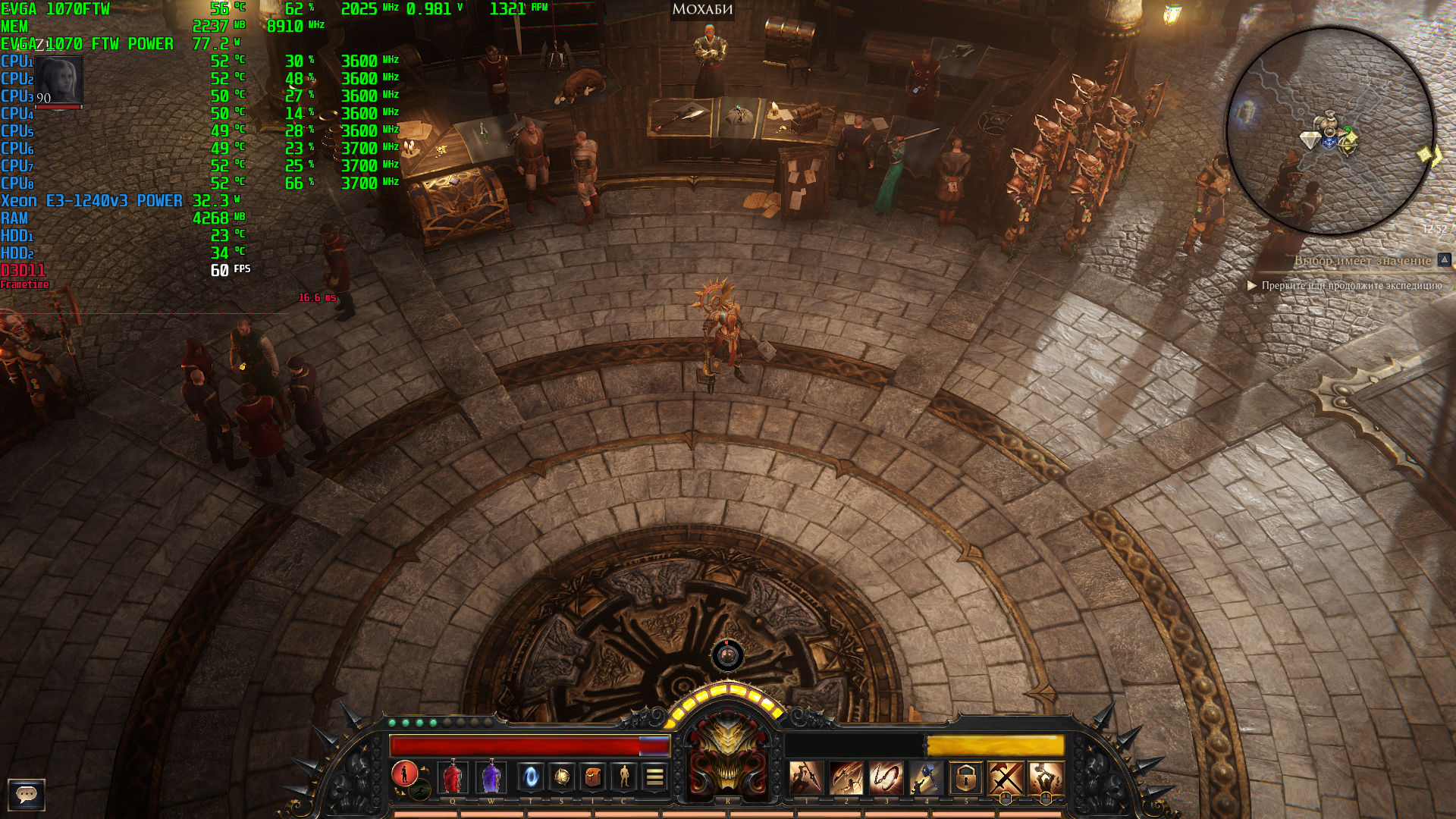This screenshot has width=1456, height=819.
Task: Select the ground slam mouse skill
Action: (x=1046, y=778)
